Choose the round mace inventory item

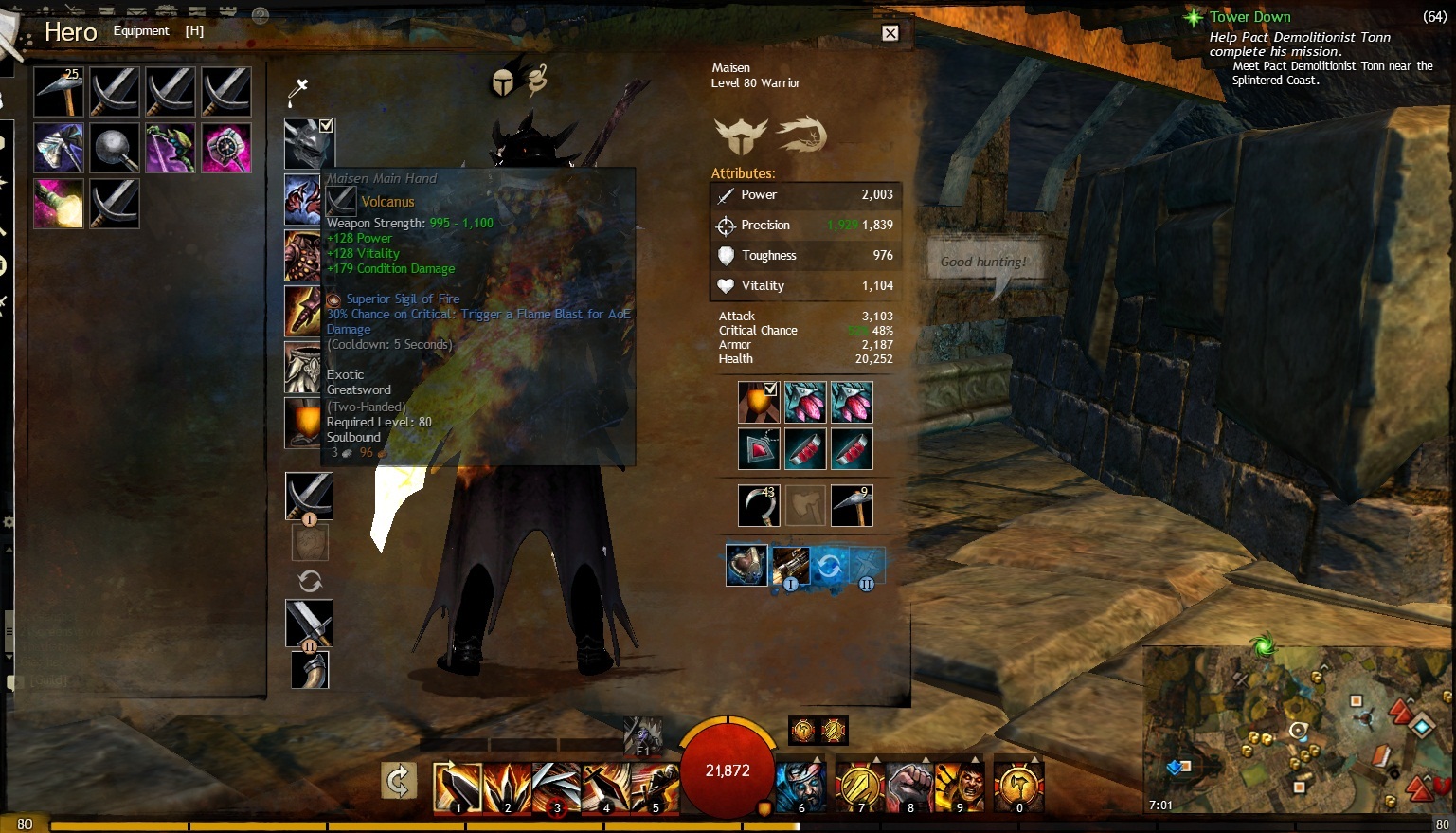[115, 148]
